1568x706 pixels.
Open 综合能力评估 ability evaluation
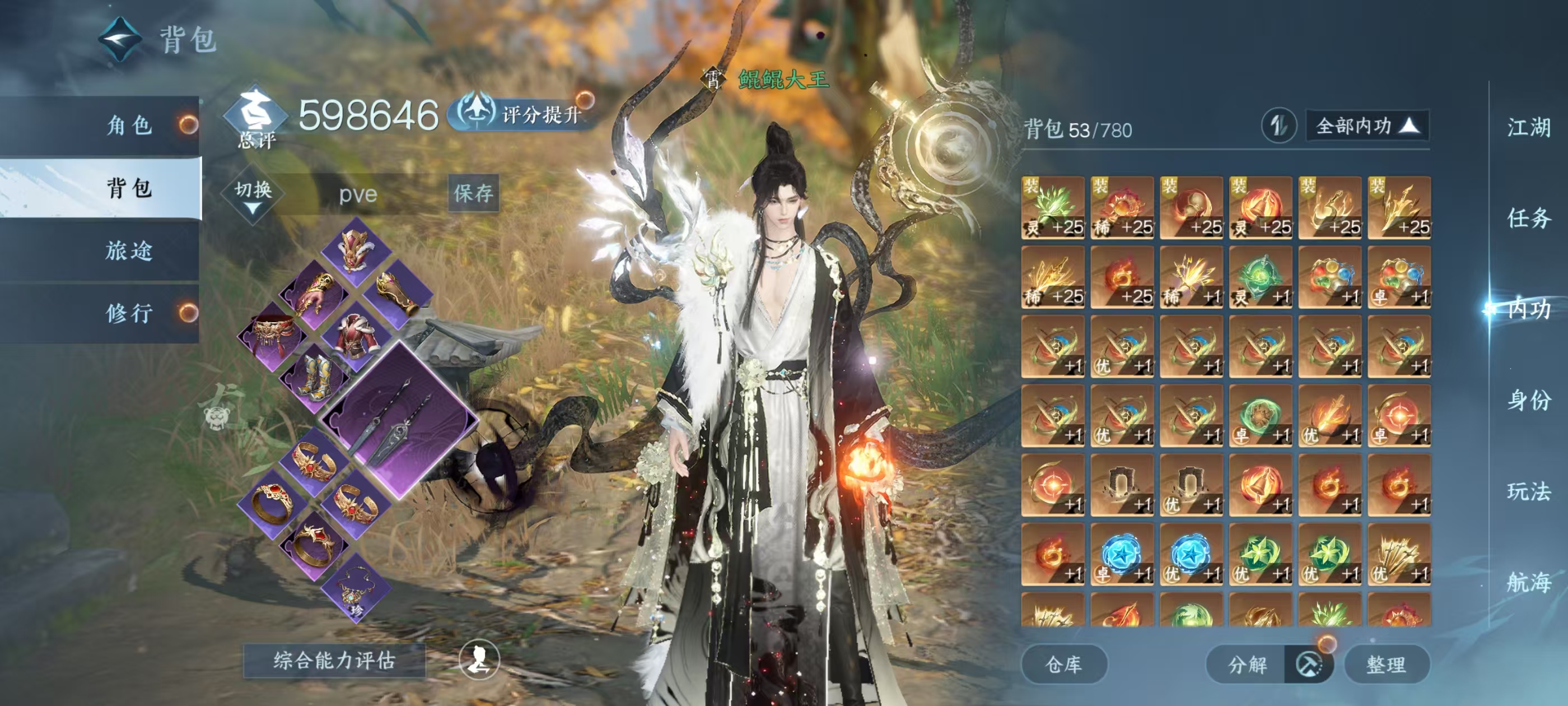pos(334,660)
